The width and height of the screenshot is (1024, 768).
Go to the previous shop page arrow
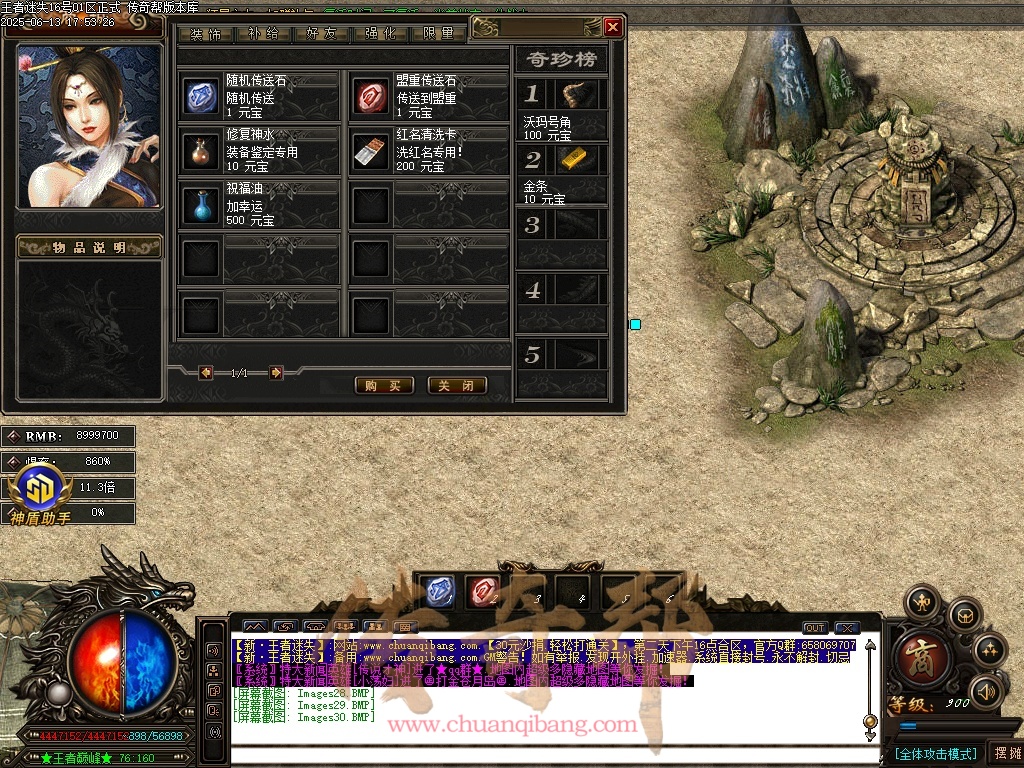(206, 373)
